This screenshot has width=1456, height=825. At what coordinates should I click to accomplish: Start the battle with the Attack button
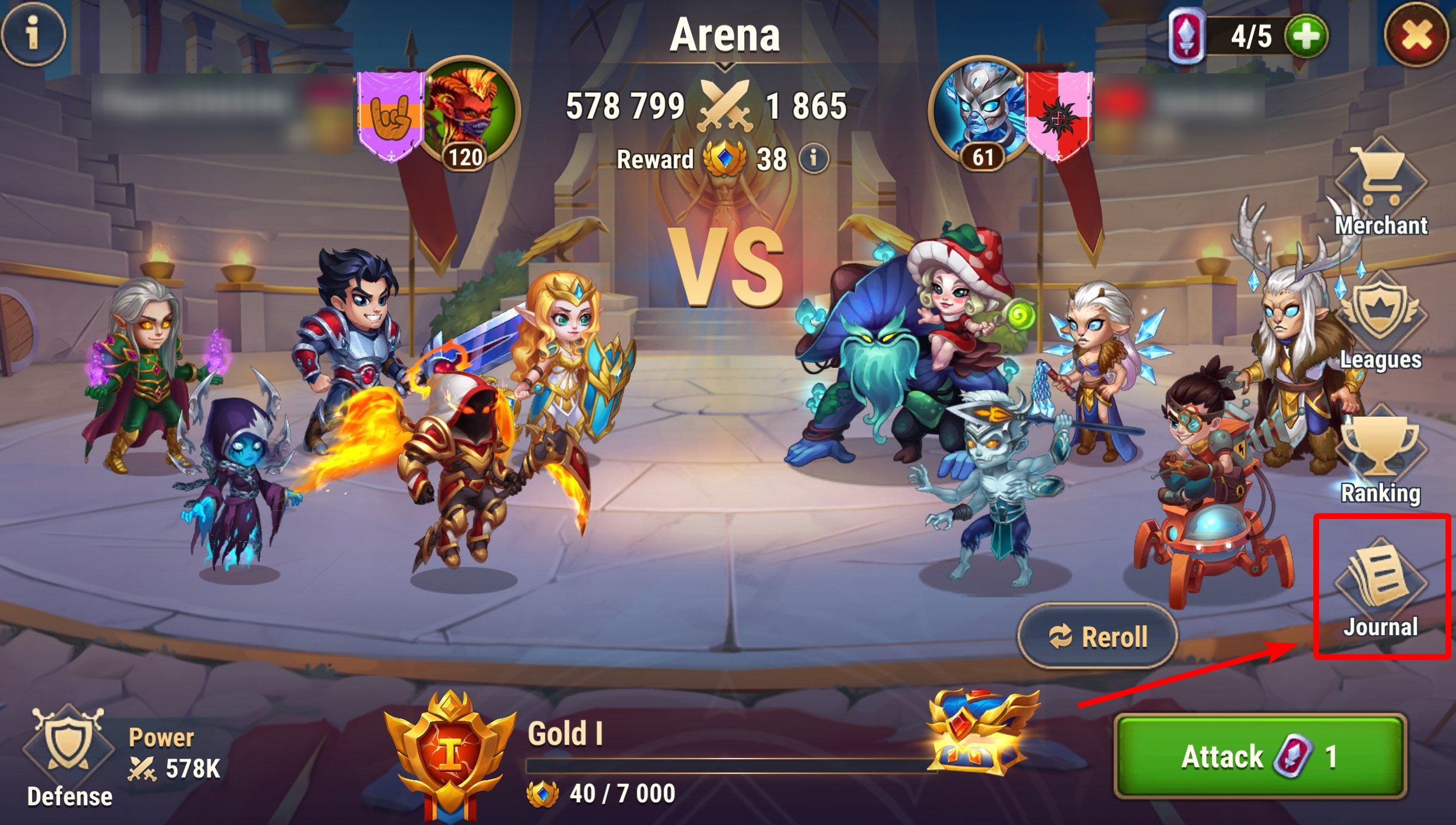1260,756
